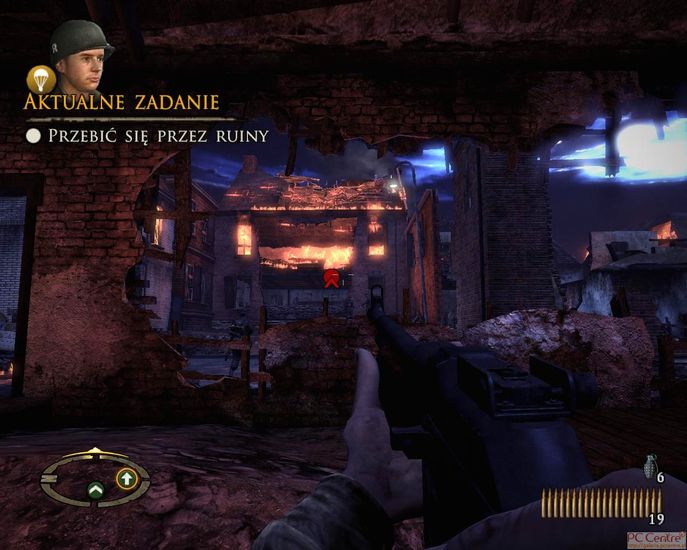Screen dimensions: 687x550
Task: Select the green arrow marker on compass
Action: (x=96, y=490)
